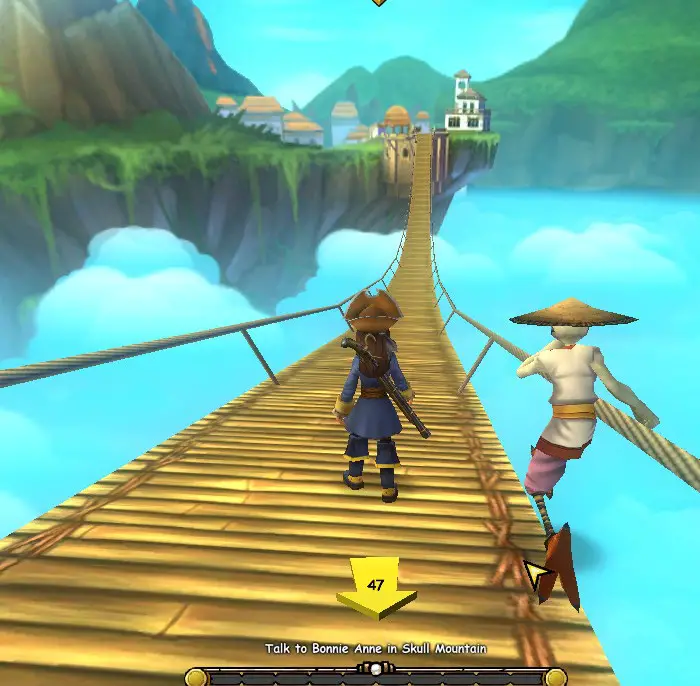This screenshot has height=686, width=700.
Task: Click the yellow quest arrow showing 47
Action: 375,590
